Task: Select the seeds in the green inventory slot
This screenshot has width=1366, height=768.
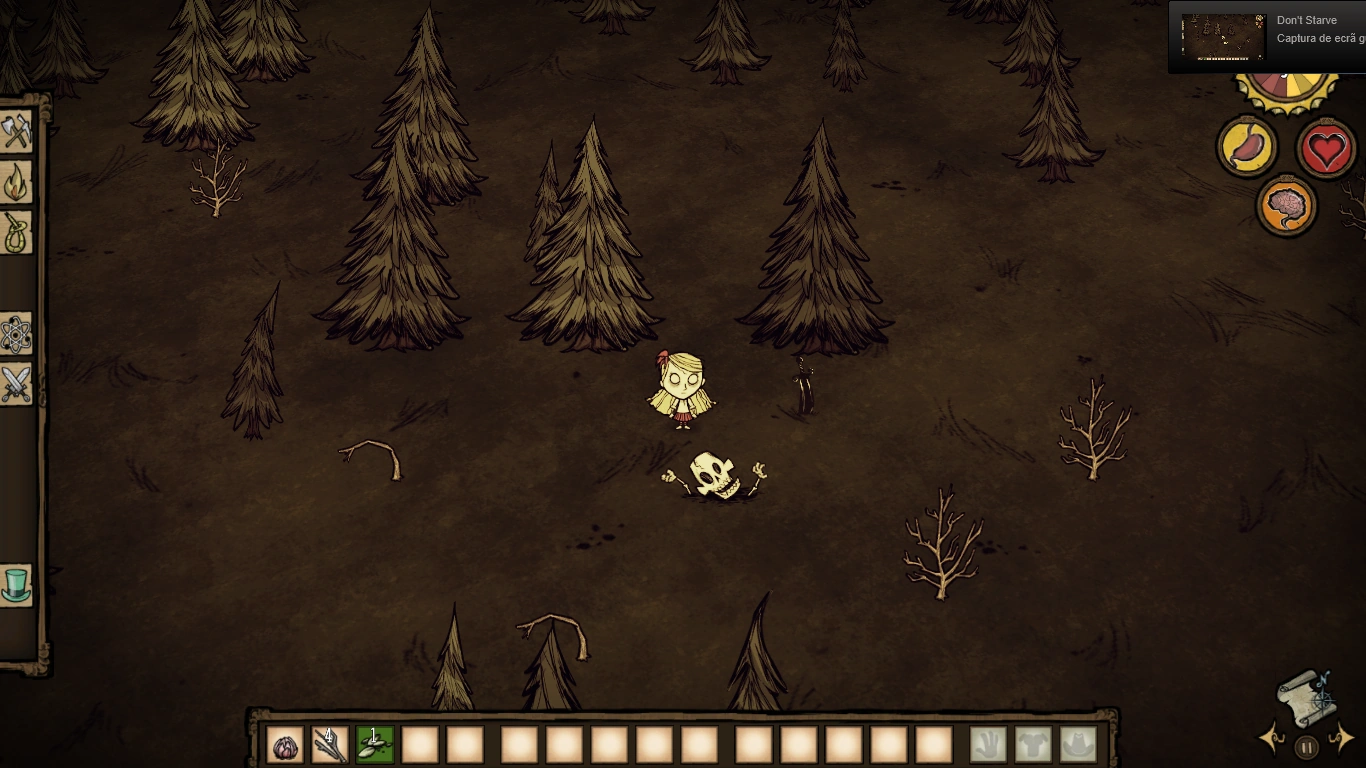Action: [375, 744]
